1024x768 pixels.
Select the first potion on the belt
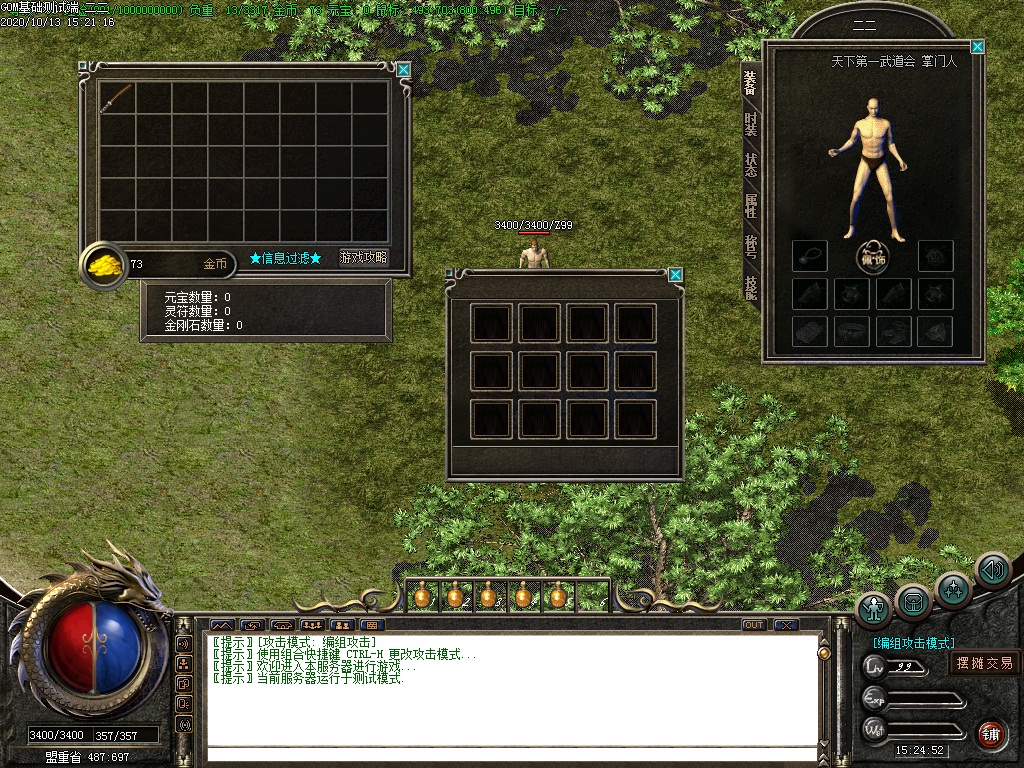tap(422, 597)
